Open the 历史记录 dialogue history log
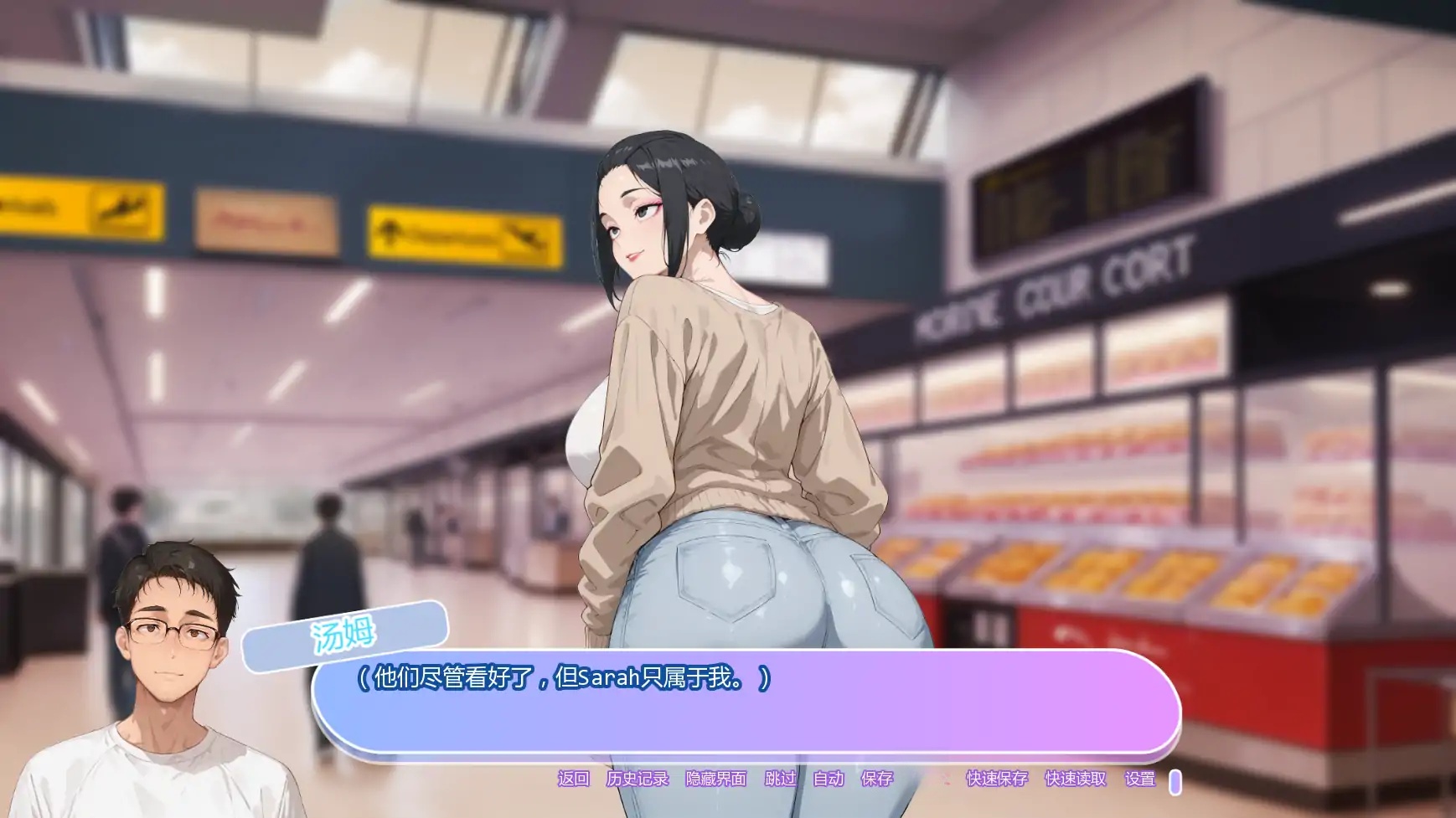The width and height of the screenshot is (1456, 818). click(x=639, y=778)
